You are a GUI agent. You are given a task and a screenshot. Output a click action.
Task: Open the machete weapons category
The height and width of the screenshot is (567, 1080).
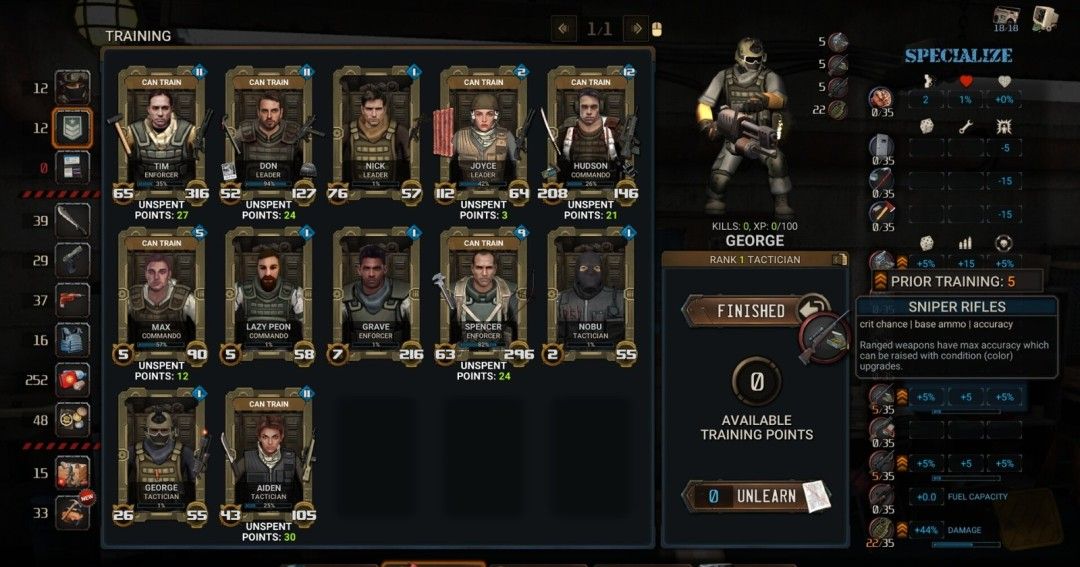click(x=73, y=220)
